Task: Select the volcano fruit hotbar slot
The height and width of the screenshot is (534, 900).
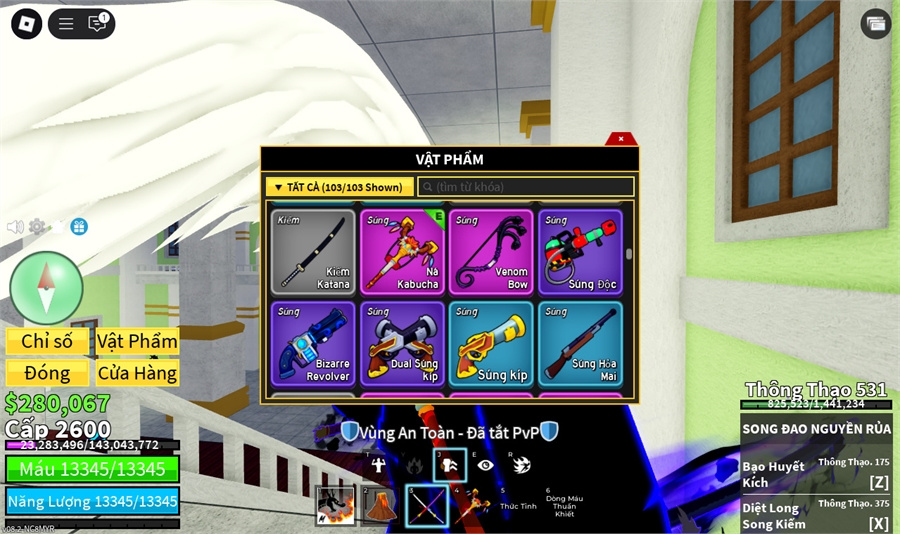Action: 378,506
